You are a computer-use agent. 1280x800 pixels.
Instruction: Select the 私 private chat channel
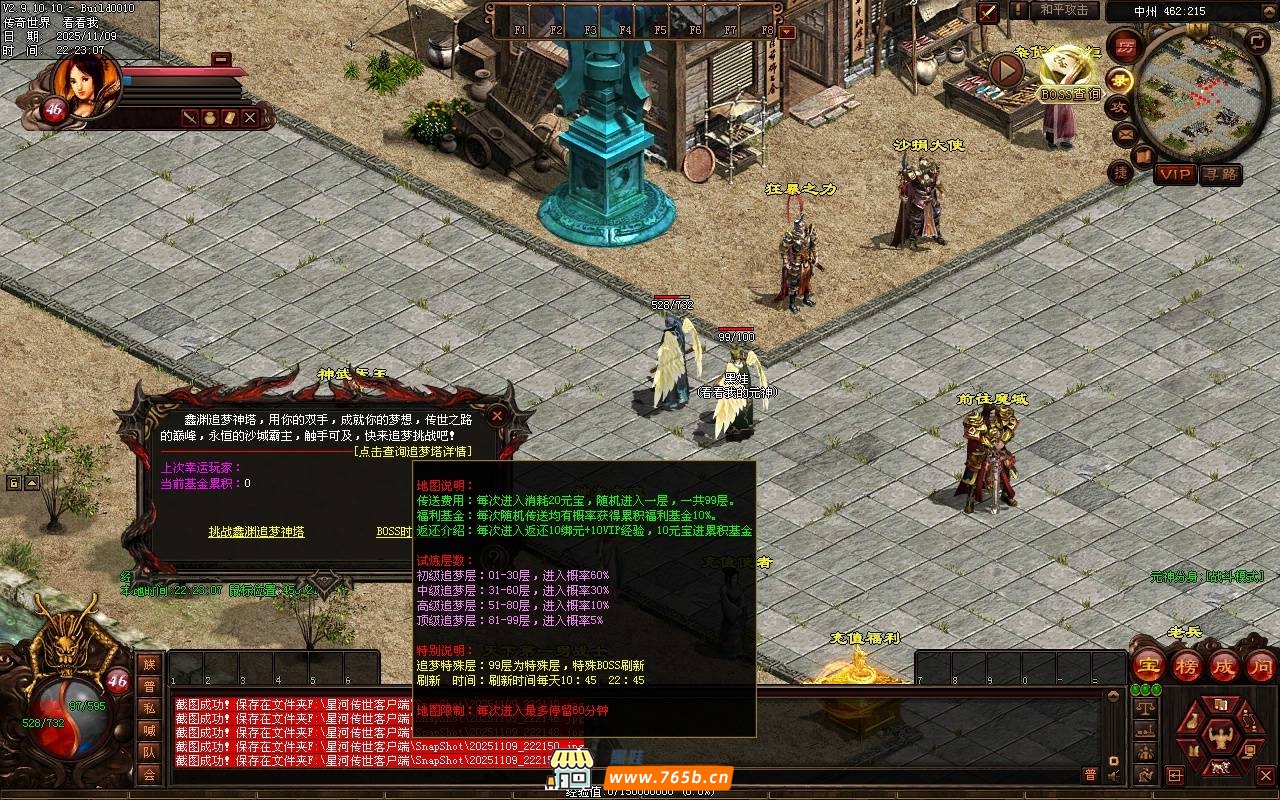click(x=149, y=708)
